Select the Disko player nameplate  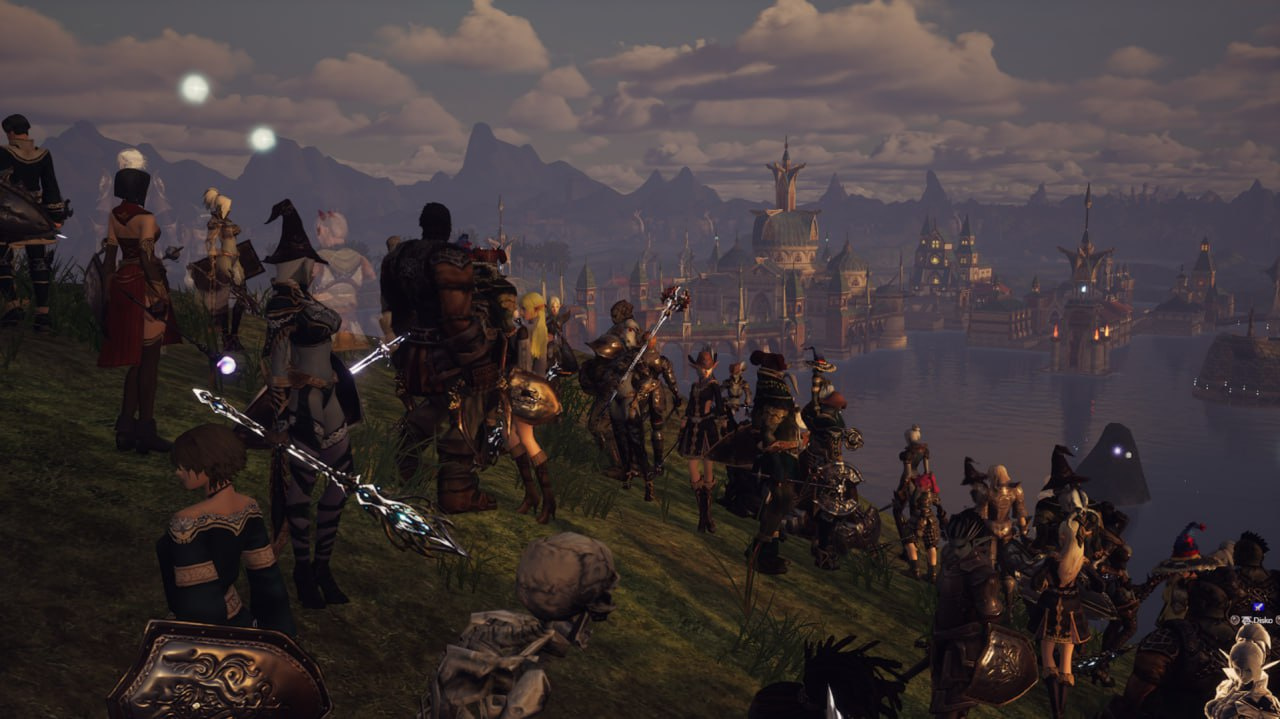tap(1255, 620)
